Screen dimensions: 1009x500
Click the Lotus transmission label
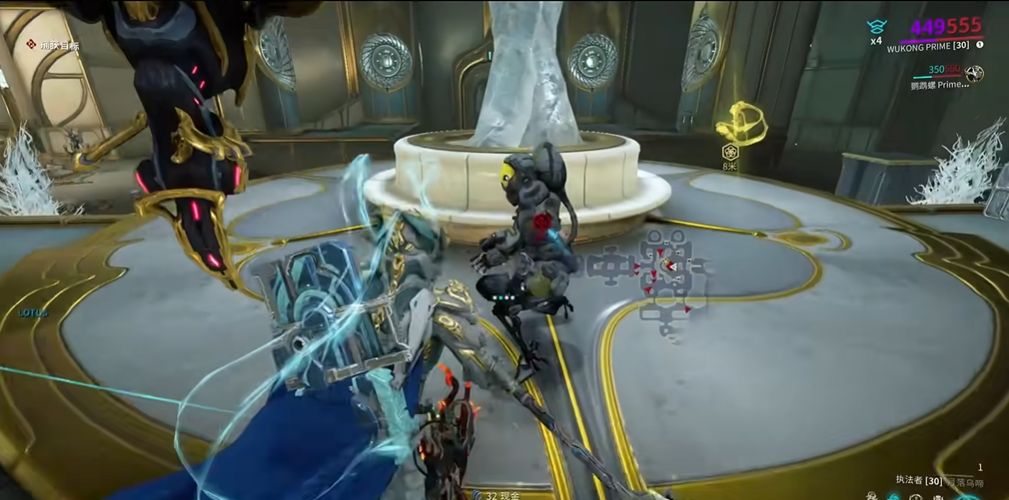(33, 313)
